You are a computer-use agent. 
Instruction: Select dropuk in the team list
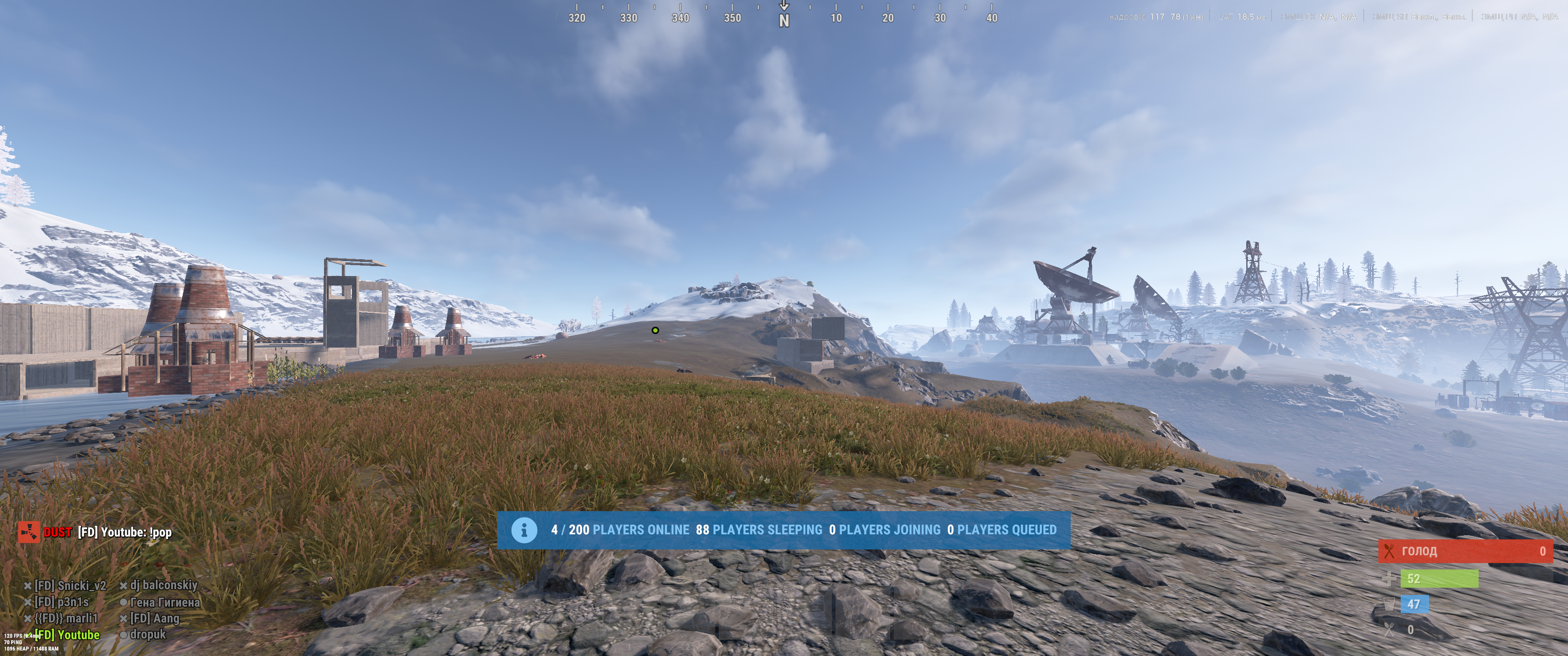click(x=147, y=634)
